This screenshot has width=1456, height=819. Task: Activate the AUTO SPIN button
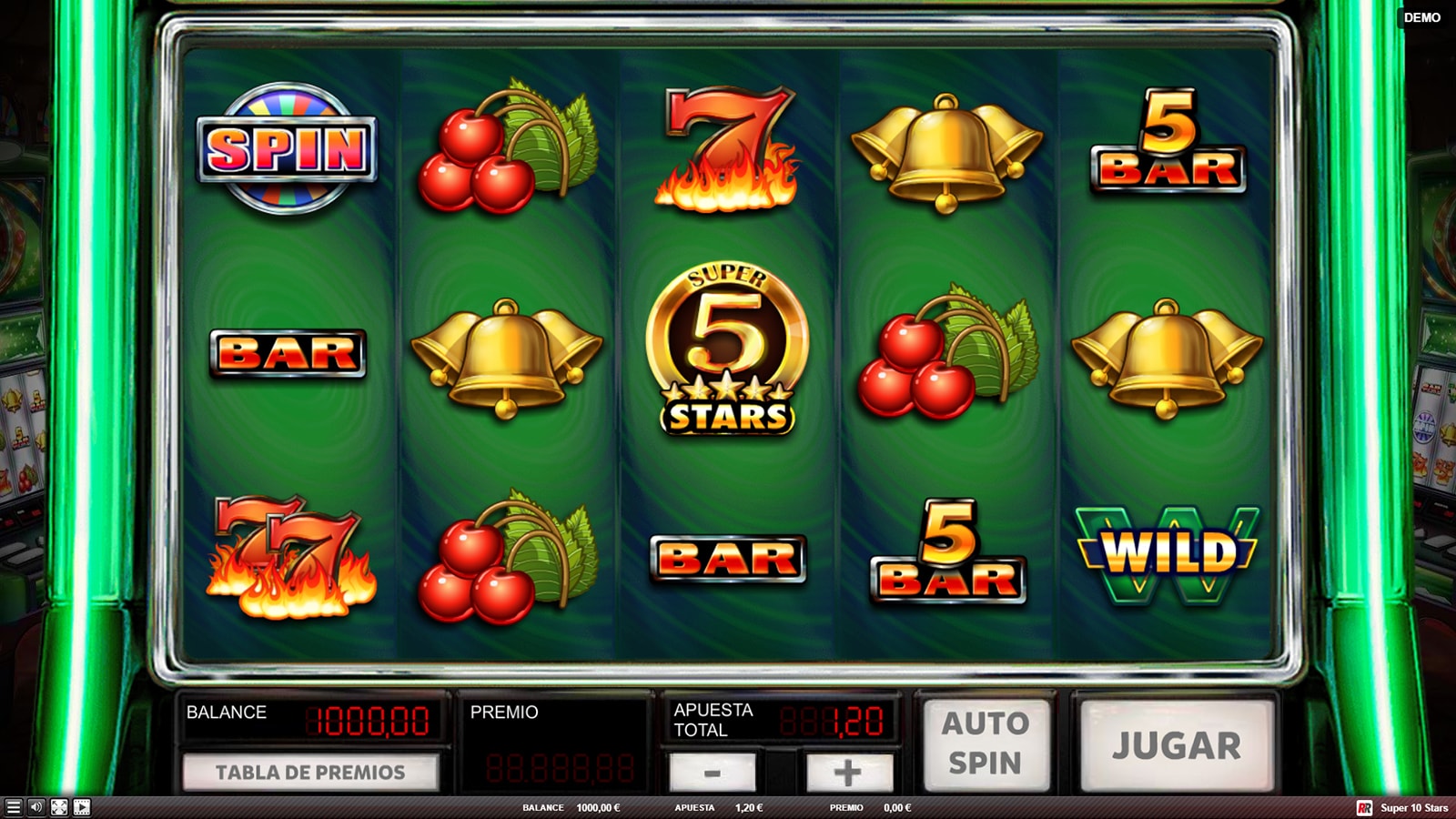tap(986, 743)
